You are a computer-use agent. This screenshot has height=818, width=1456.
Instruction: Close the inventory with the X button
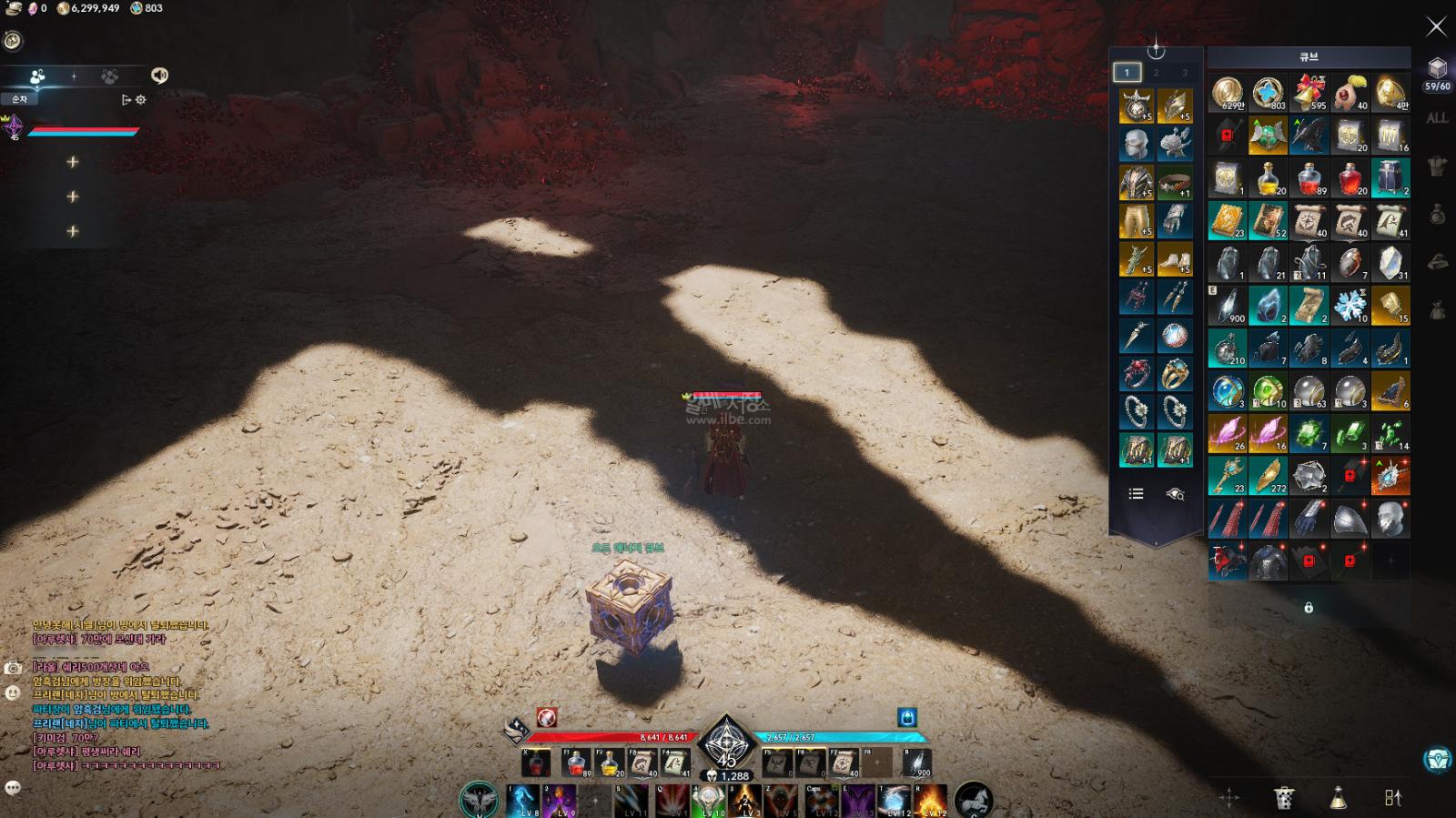(1436, 26)
